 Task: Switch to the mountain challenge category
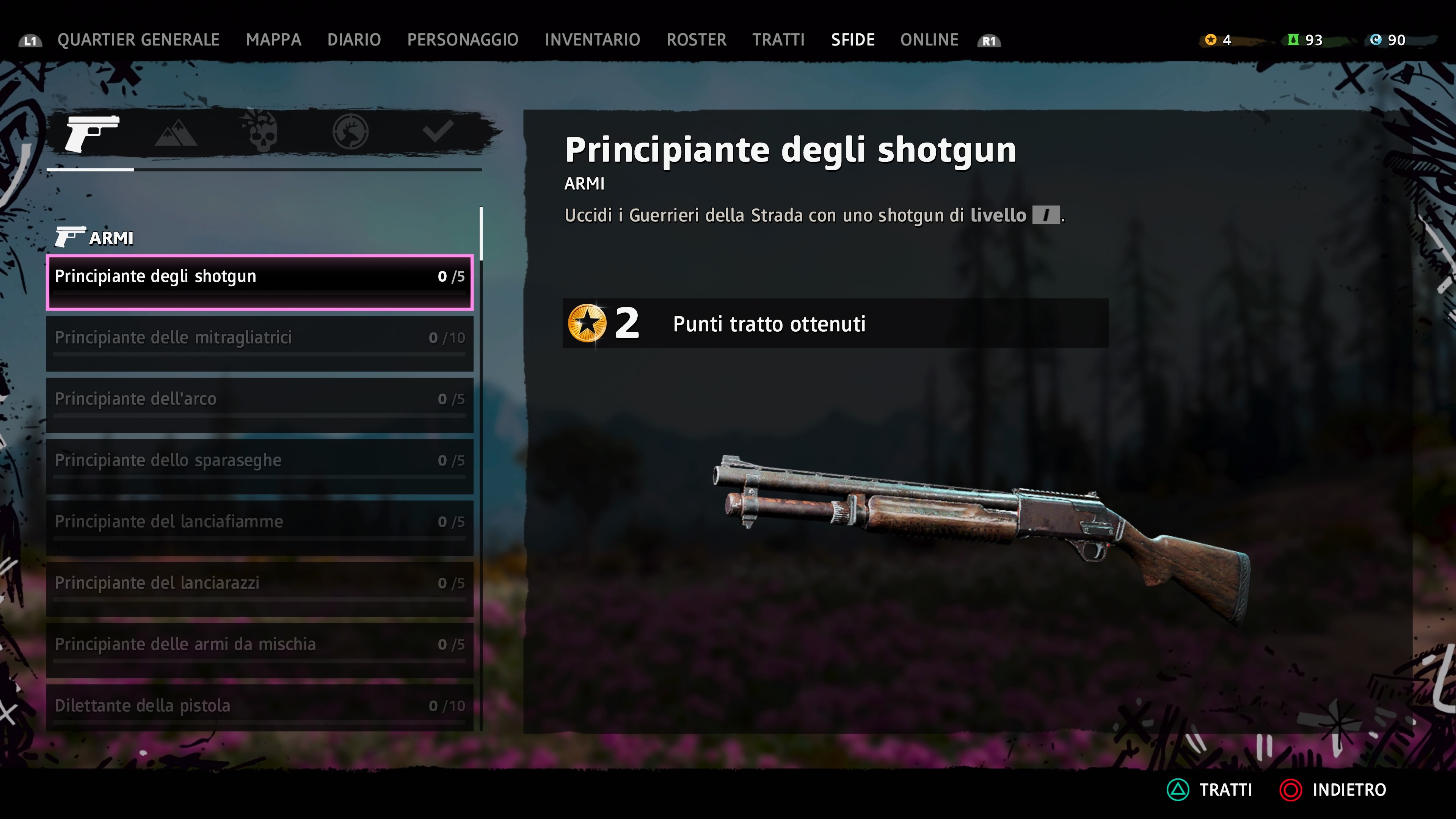point(176,133)
